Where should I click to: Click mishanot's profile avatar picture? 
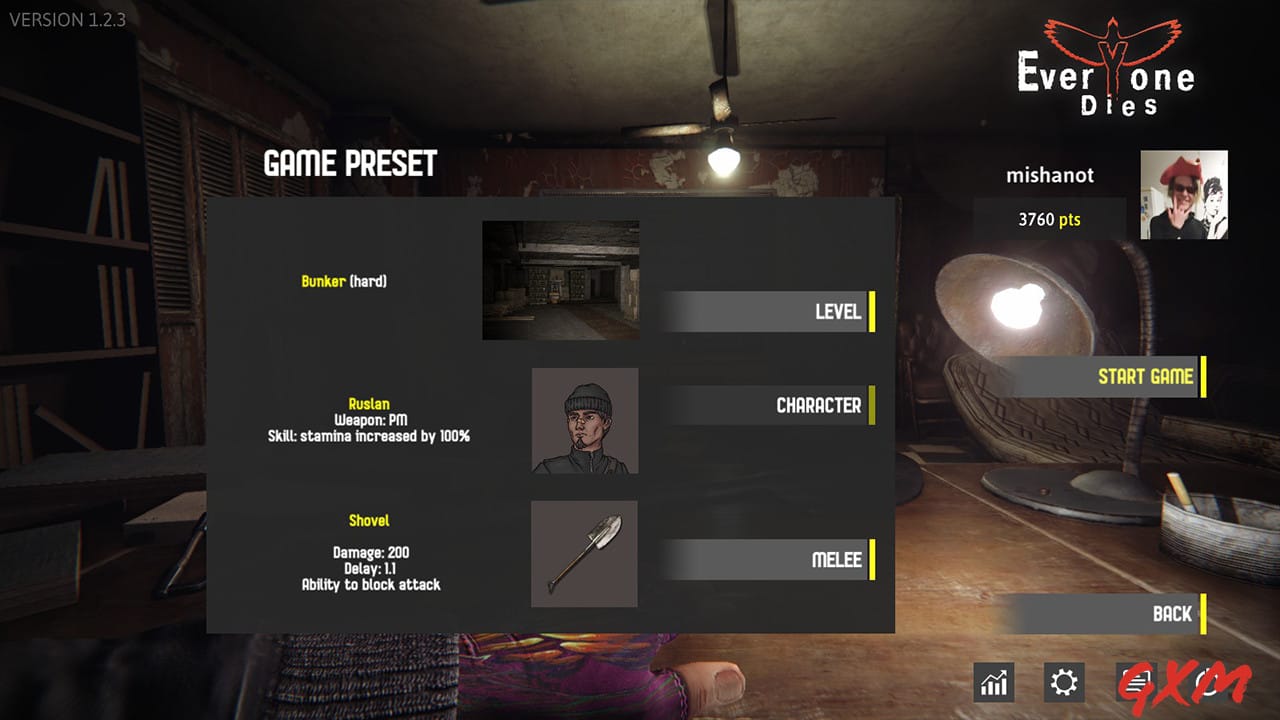point(1183,195)
